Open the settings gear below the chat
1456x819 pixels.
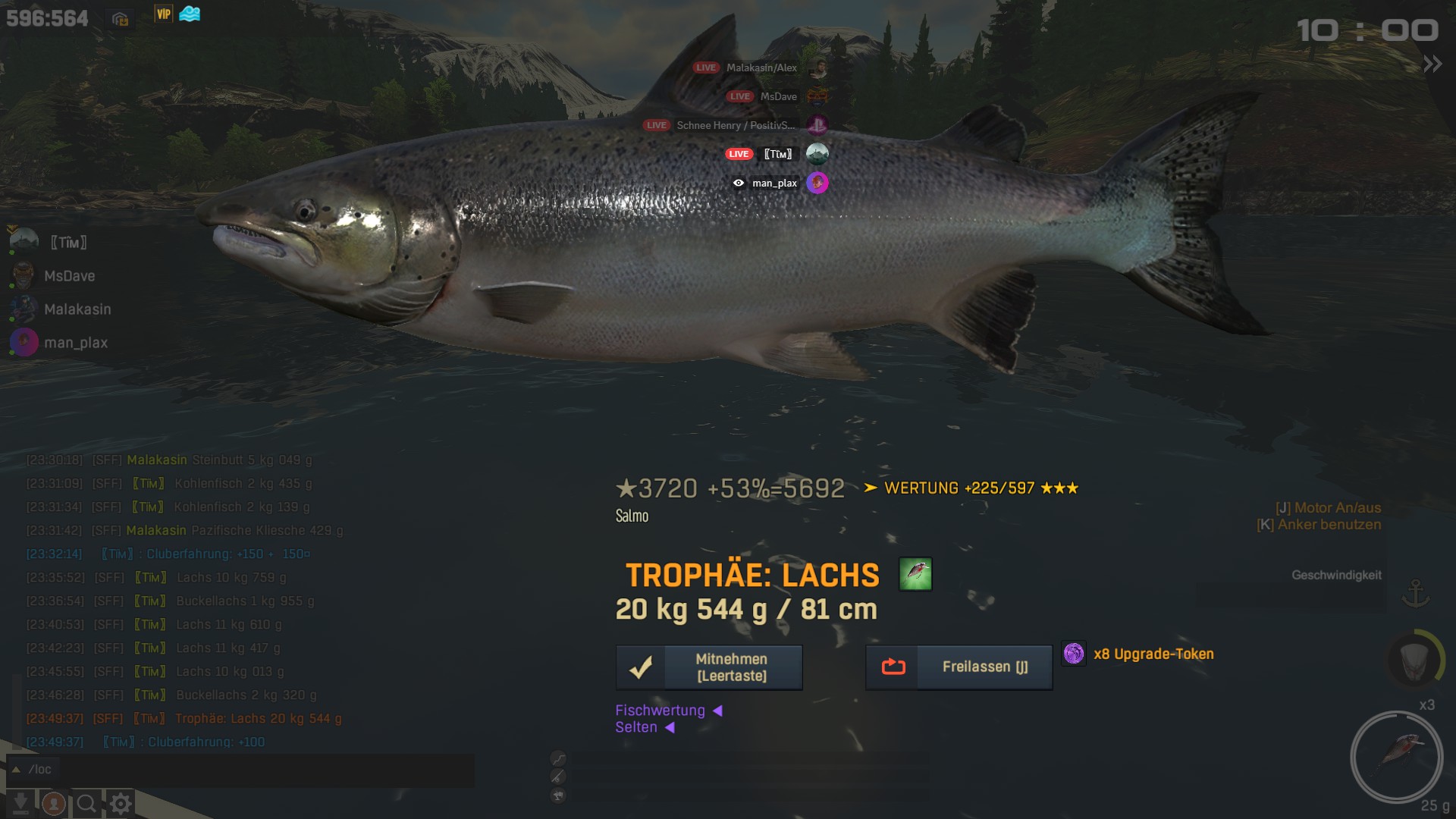[x=121, y=803]
